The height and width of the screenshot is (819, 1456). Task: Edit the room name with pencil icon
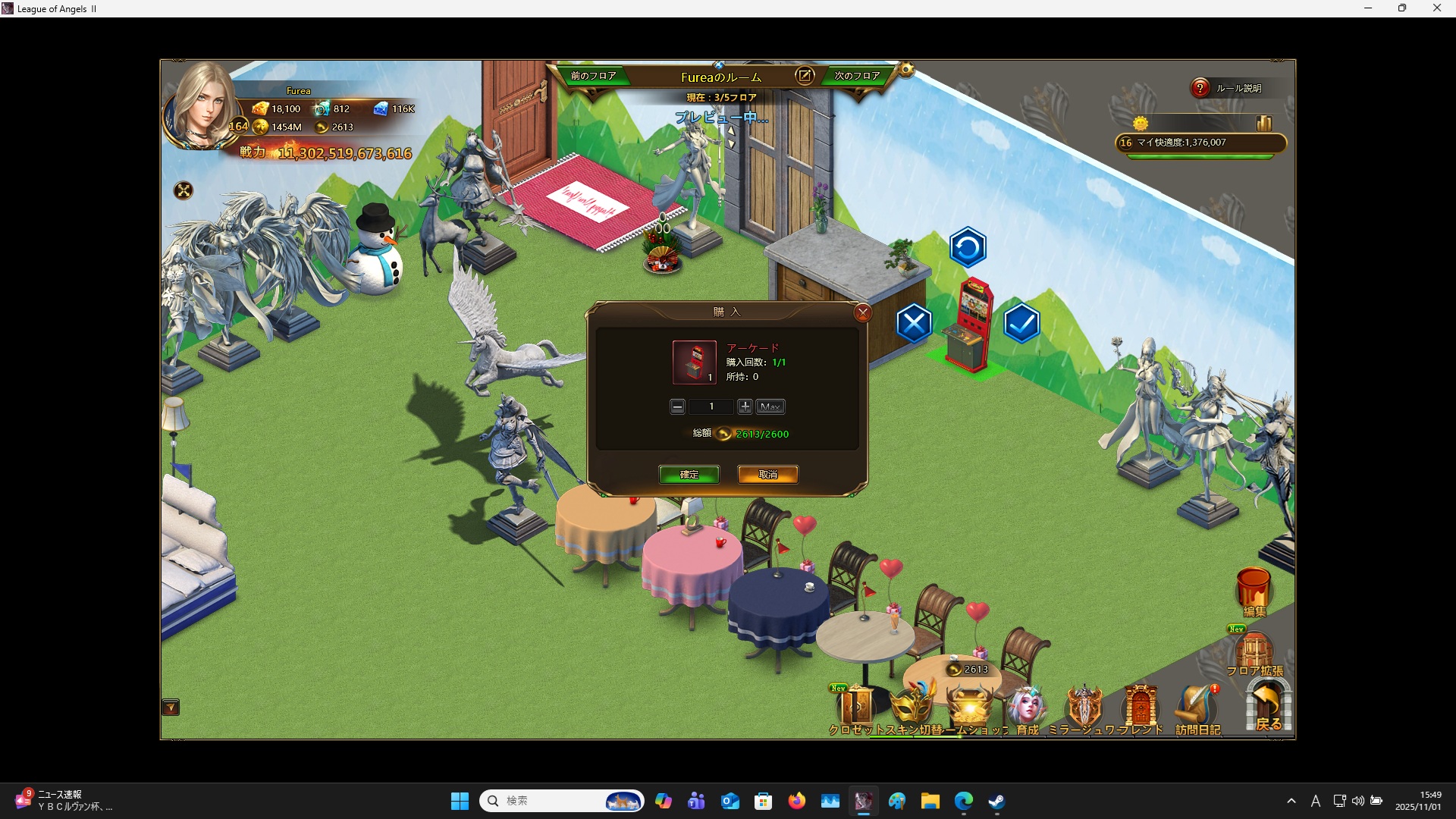click(x=804, y=76)
